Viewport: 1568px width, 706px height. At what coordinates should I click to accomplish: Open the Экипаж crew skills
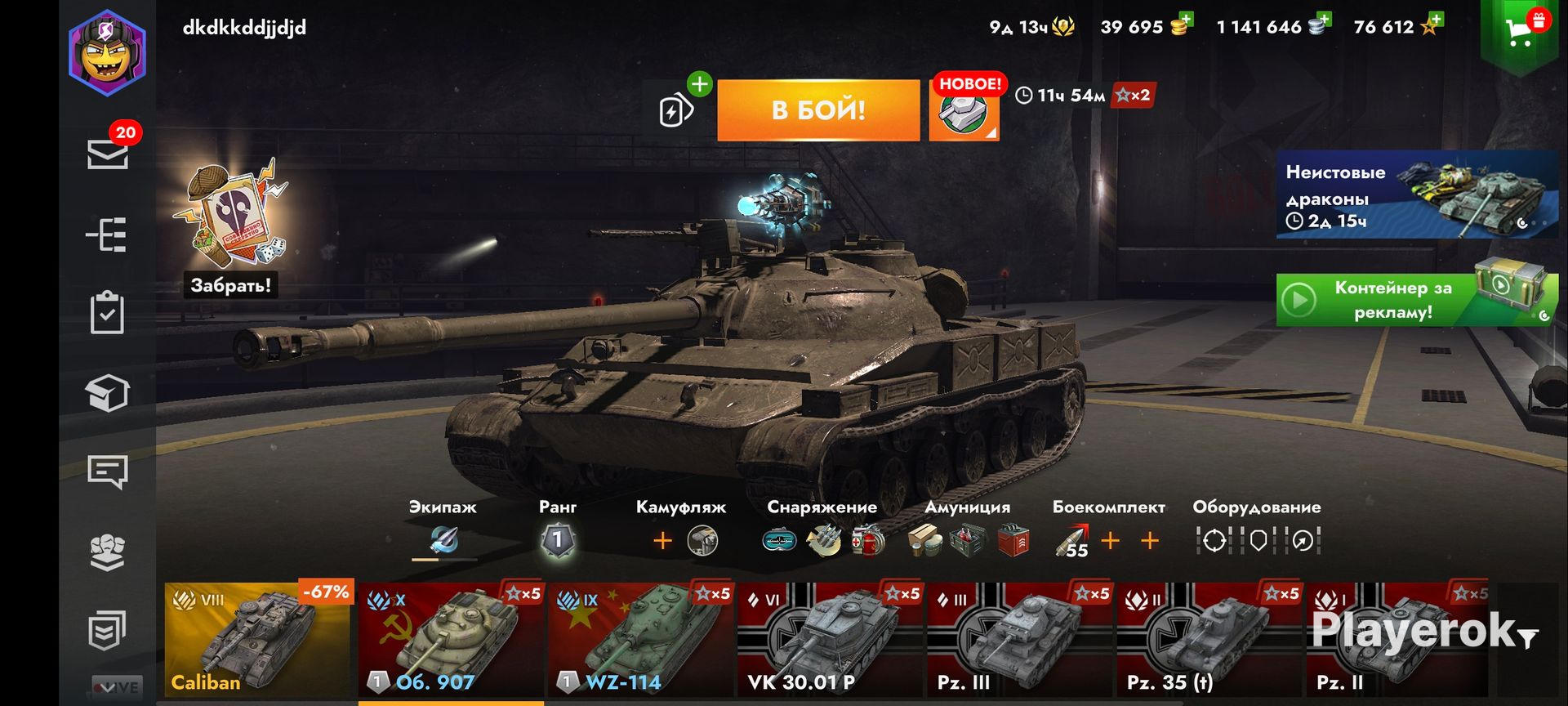tap(443, 540)
